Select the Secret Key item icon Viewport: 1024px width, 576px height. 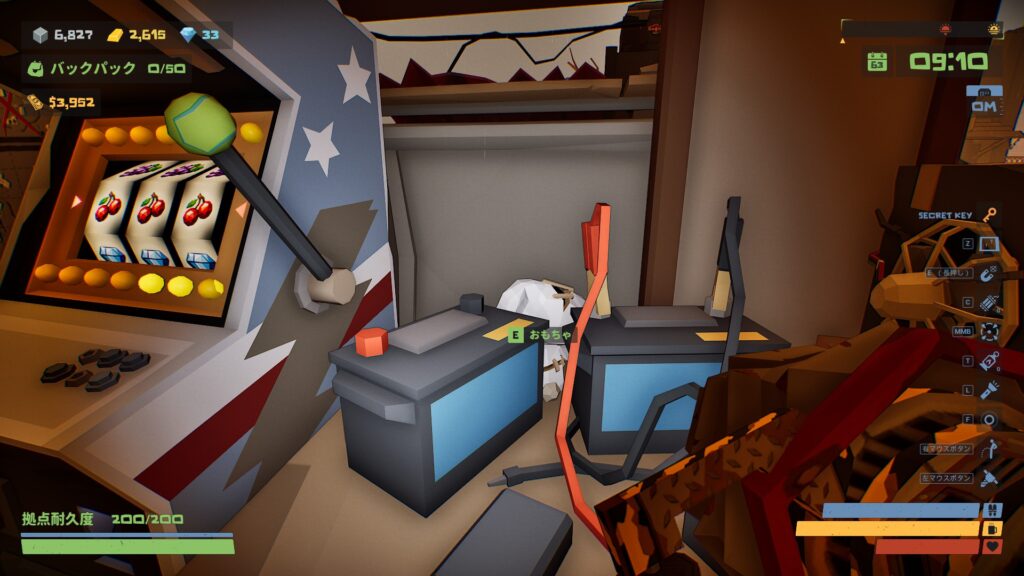click(989, 215)
